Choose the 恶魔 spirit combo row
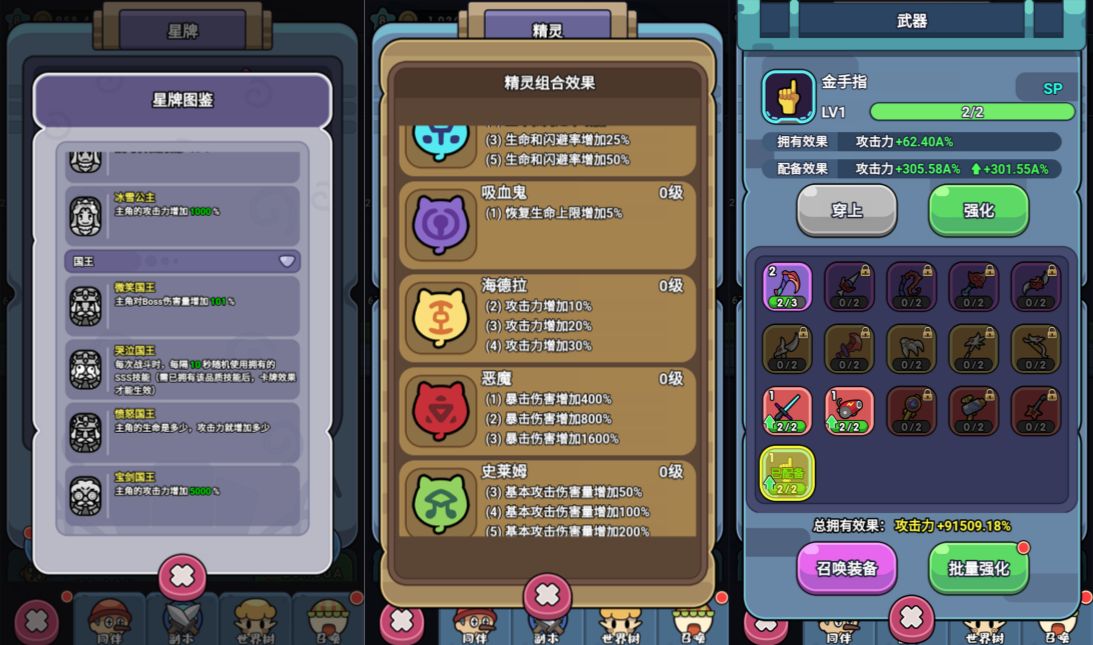Image resolution: width=1093 pixels, height=645 pixels. point(547,410)
